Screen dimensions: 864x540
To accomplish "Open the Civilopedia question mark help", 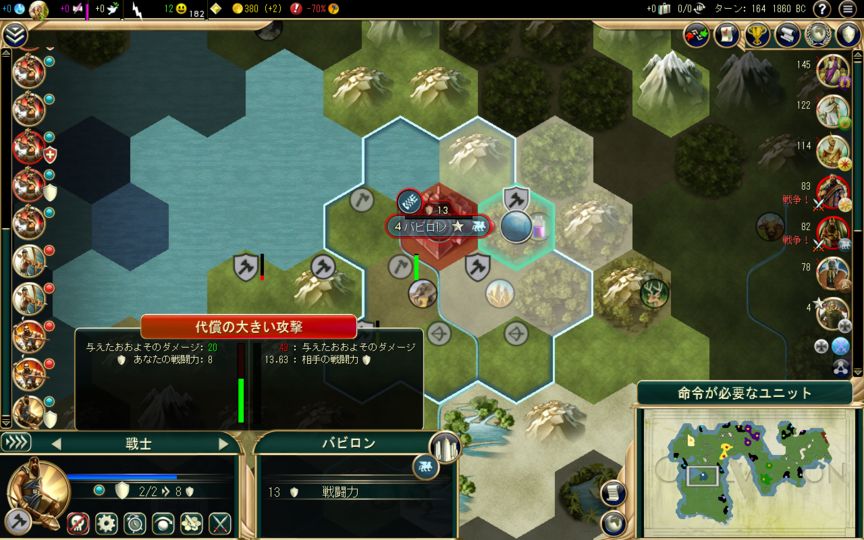I will (819, 9).
